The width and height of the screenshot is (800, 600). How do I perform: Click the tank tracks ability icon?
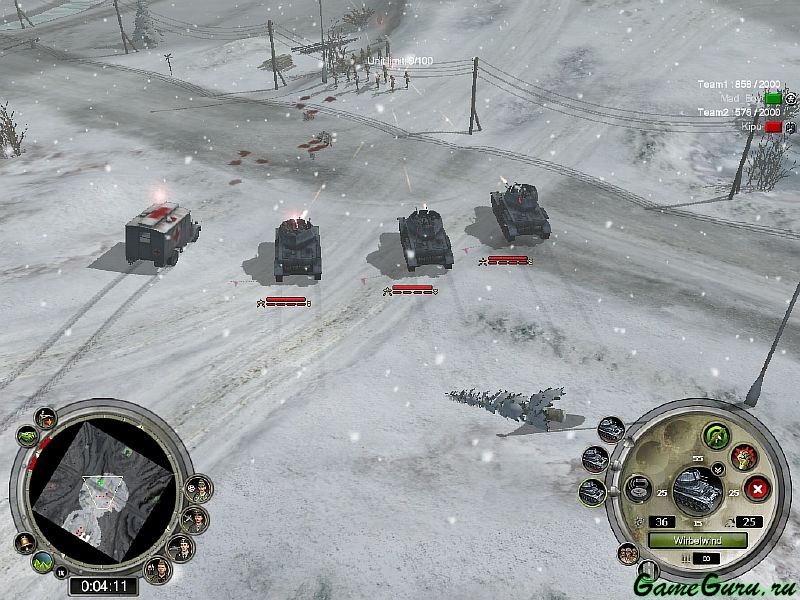[637, 490]
